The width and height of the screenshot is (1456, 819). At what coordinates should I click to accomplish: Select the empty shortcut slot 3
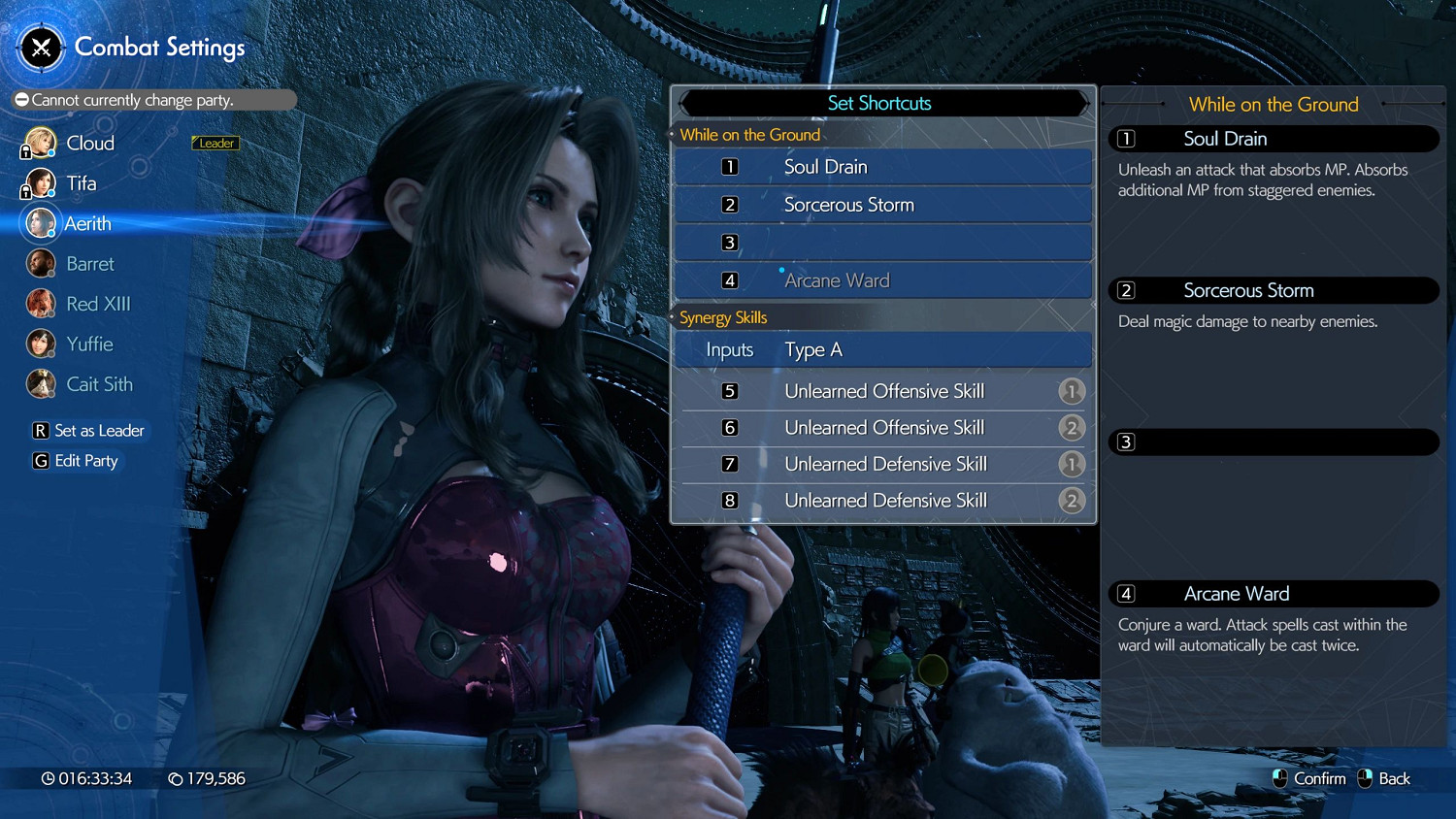point(882,243)
